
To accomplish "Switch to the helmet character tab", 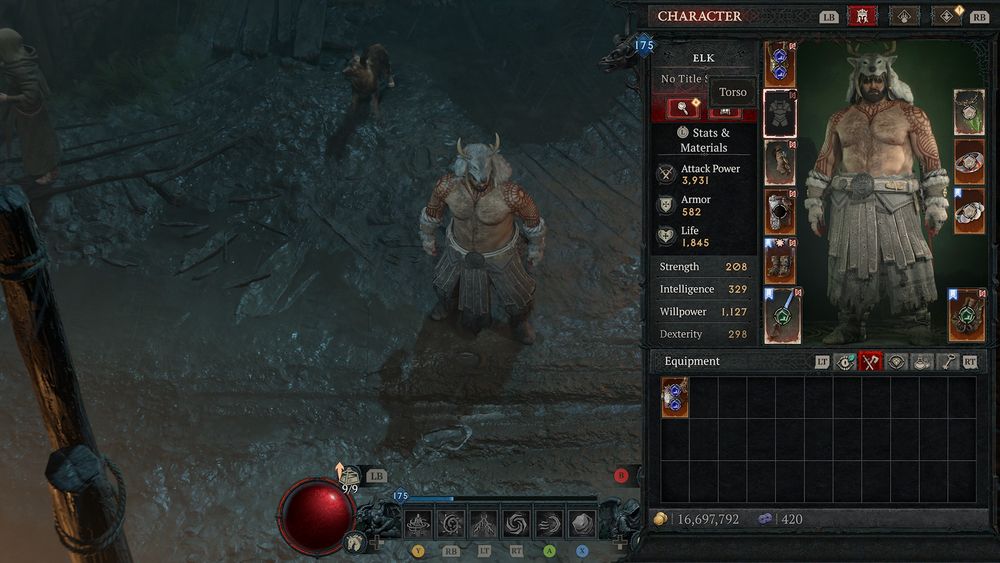I will pos(862,16).
